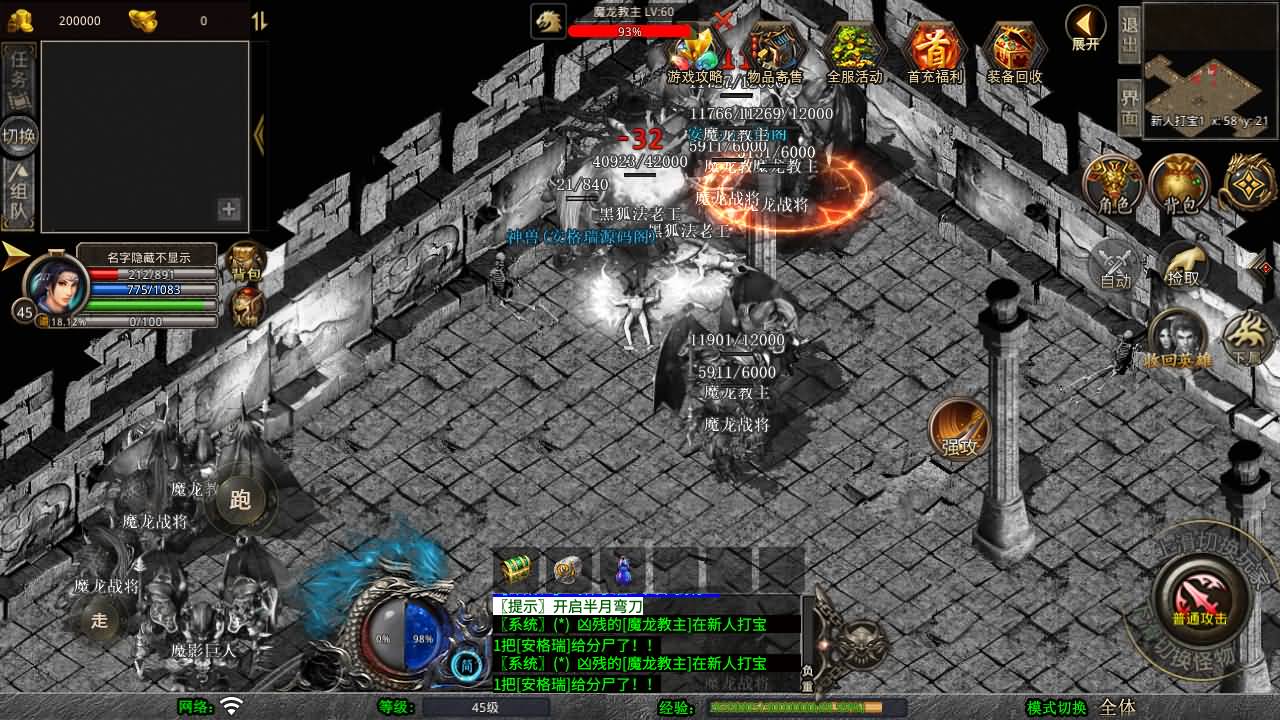1280x720 pixels.
Task: Use the blue potion hotbar slot
Action: pyautogui.click(x=622, y=570)
